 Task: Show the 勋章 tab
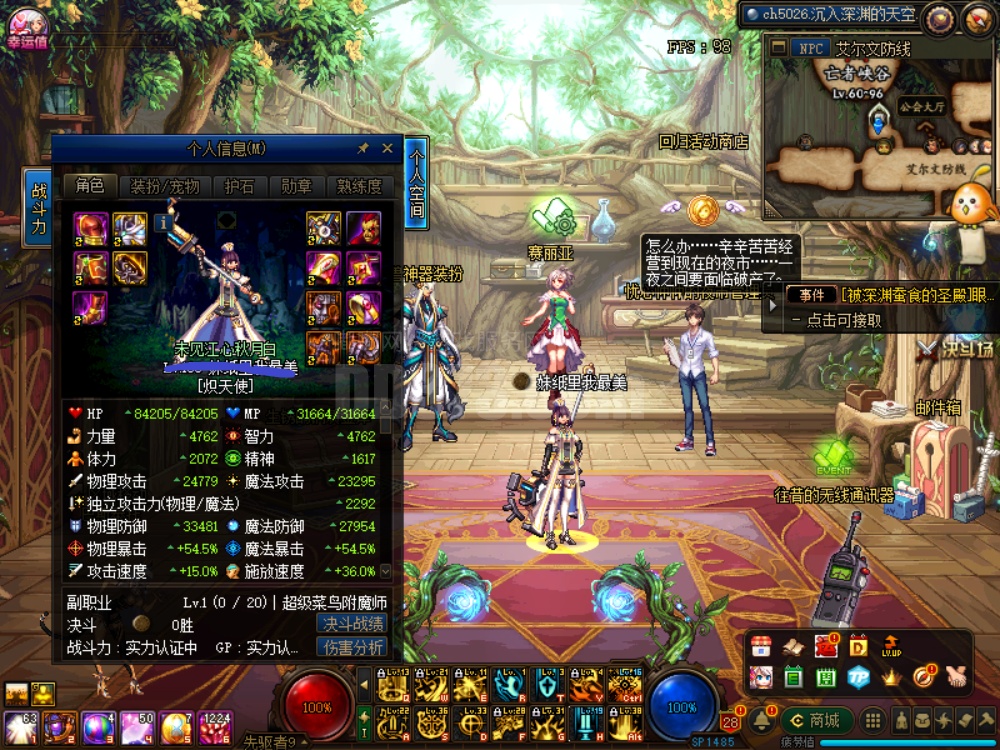tap(296, 186)
